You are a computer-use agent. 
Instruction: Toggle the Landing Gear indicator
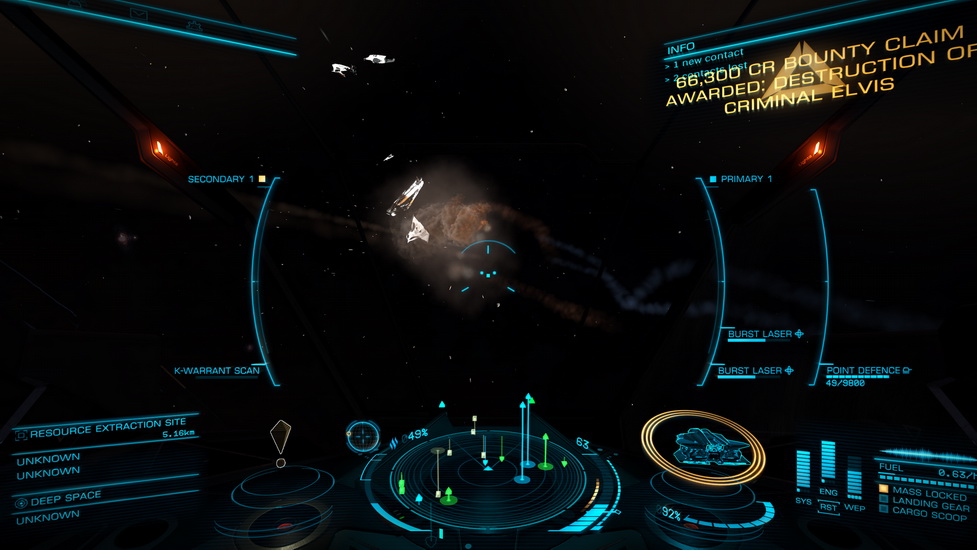pos(928,506)
